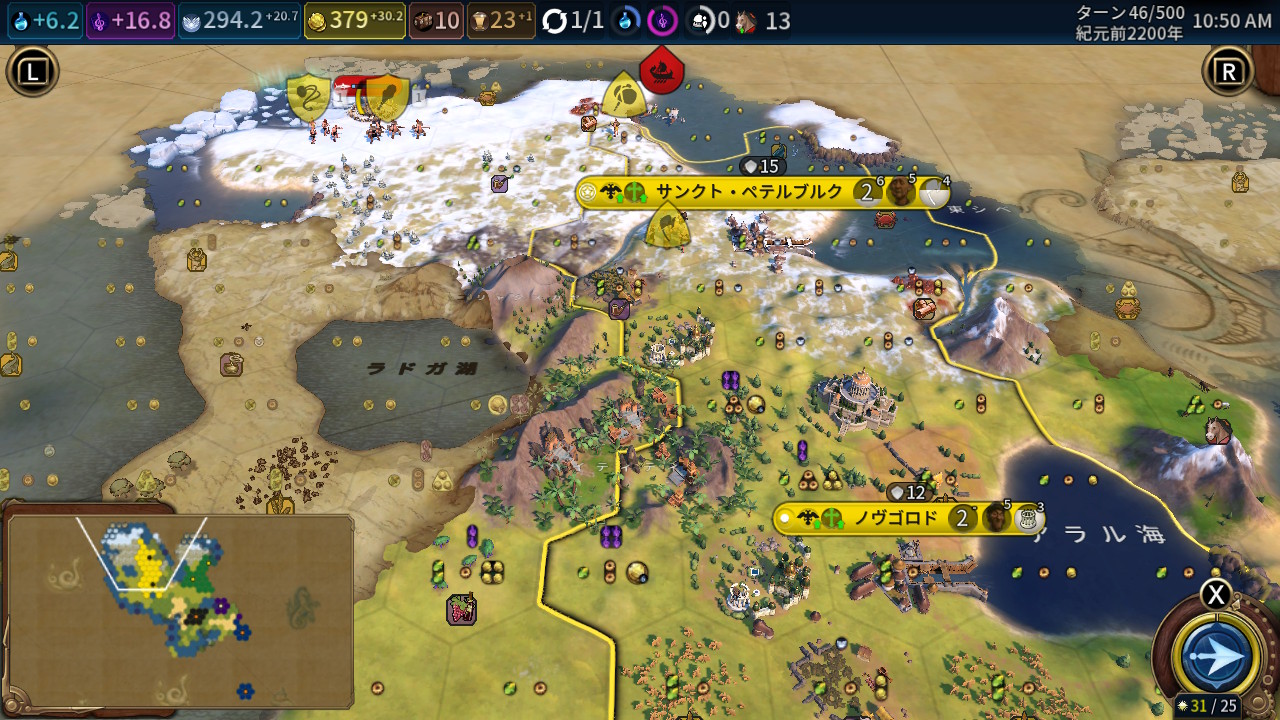1280x720 pixels.
Task: Open the current civic progress circle
Action: tap(660, 21)
